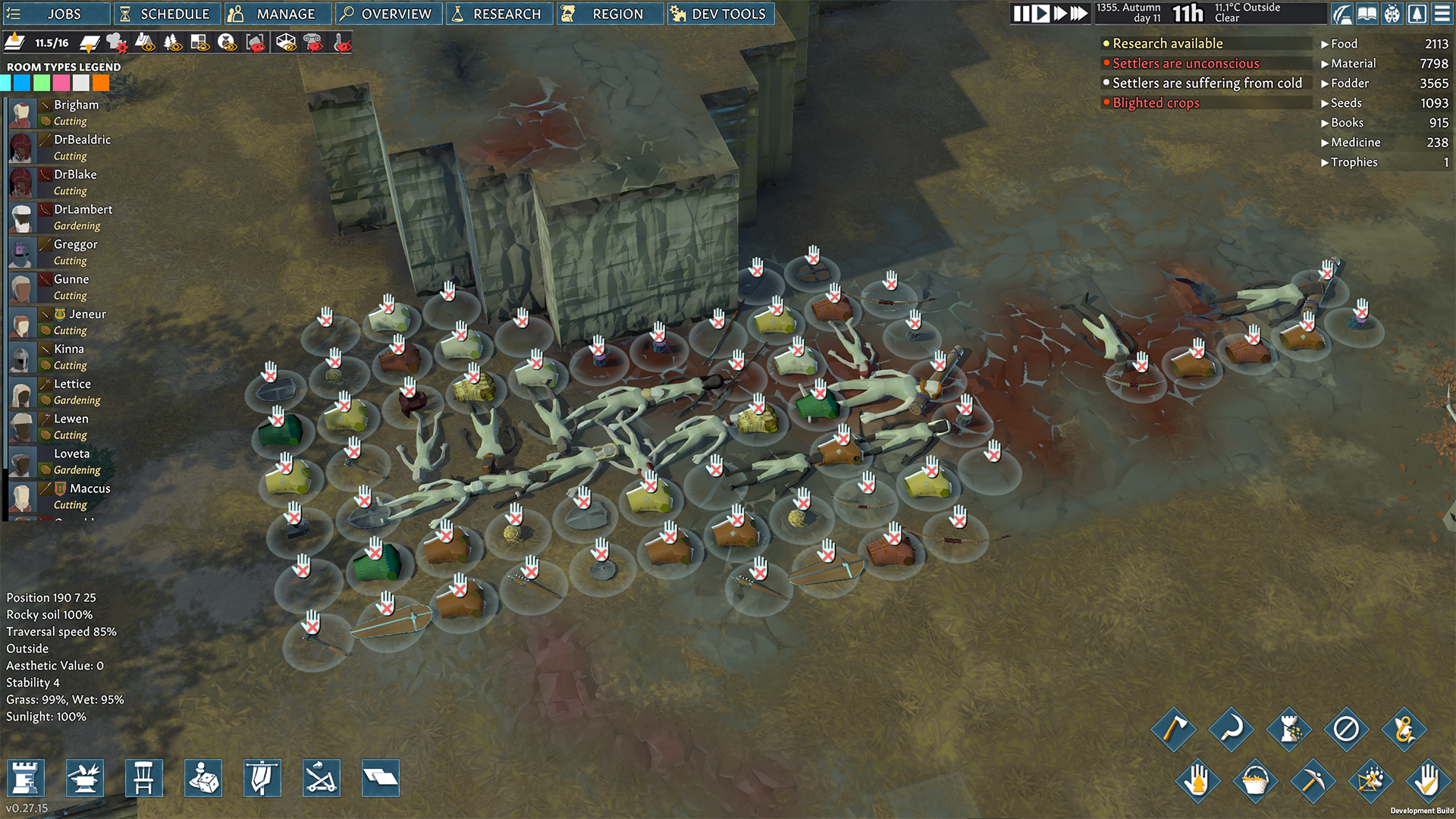
Task: Open the anvil production build menu
Action: 85,778
